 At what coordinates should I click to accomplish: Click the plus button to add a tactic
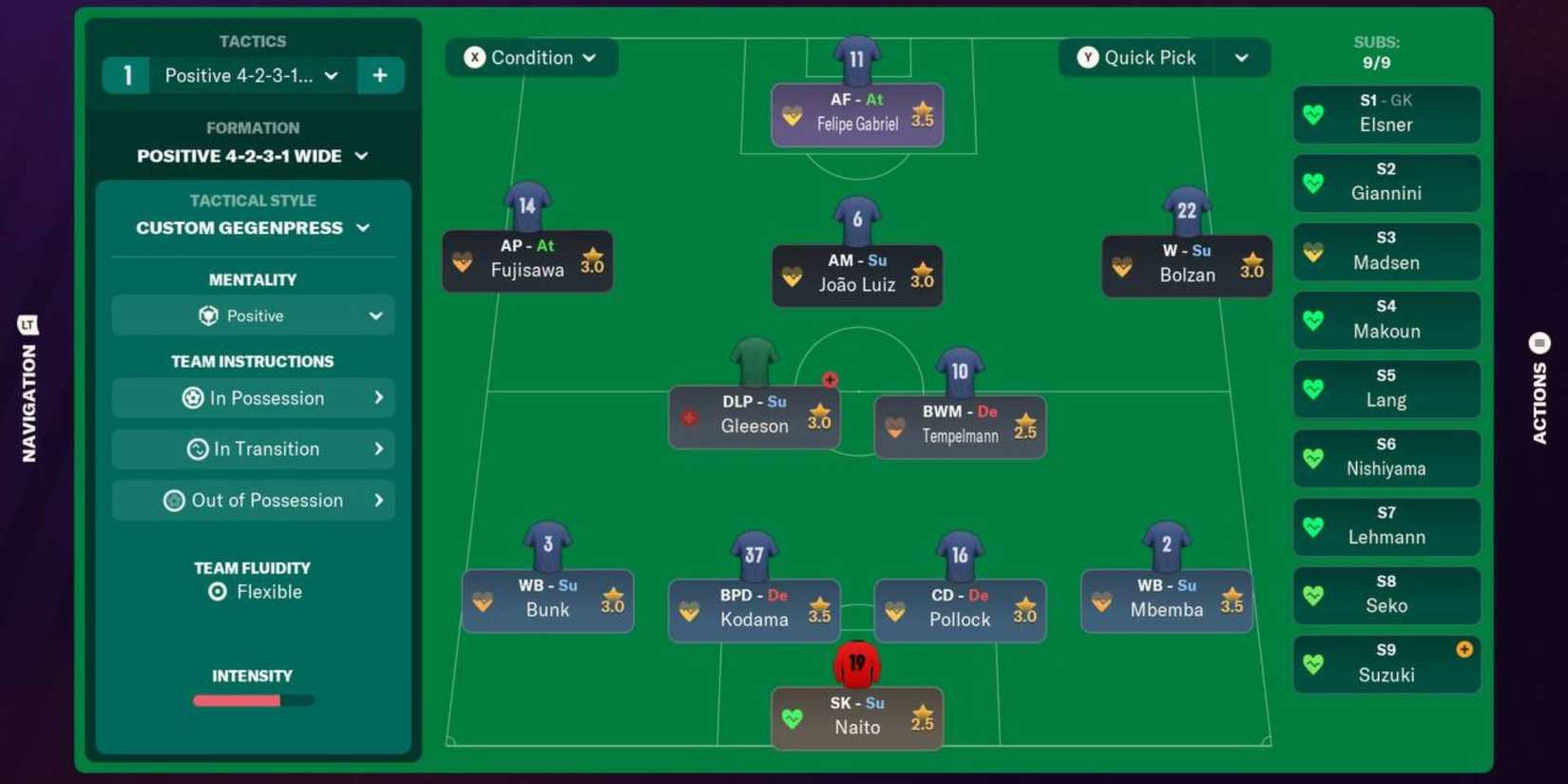coord(380,75)
